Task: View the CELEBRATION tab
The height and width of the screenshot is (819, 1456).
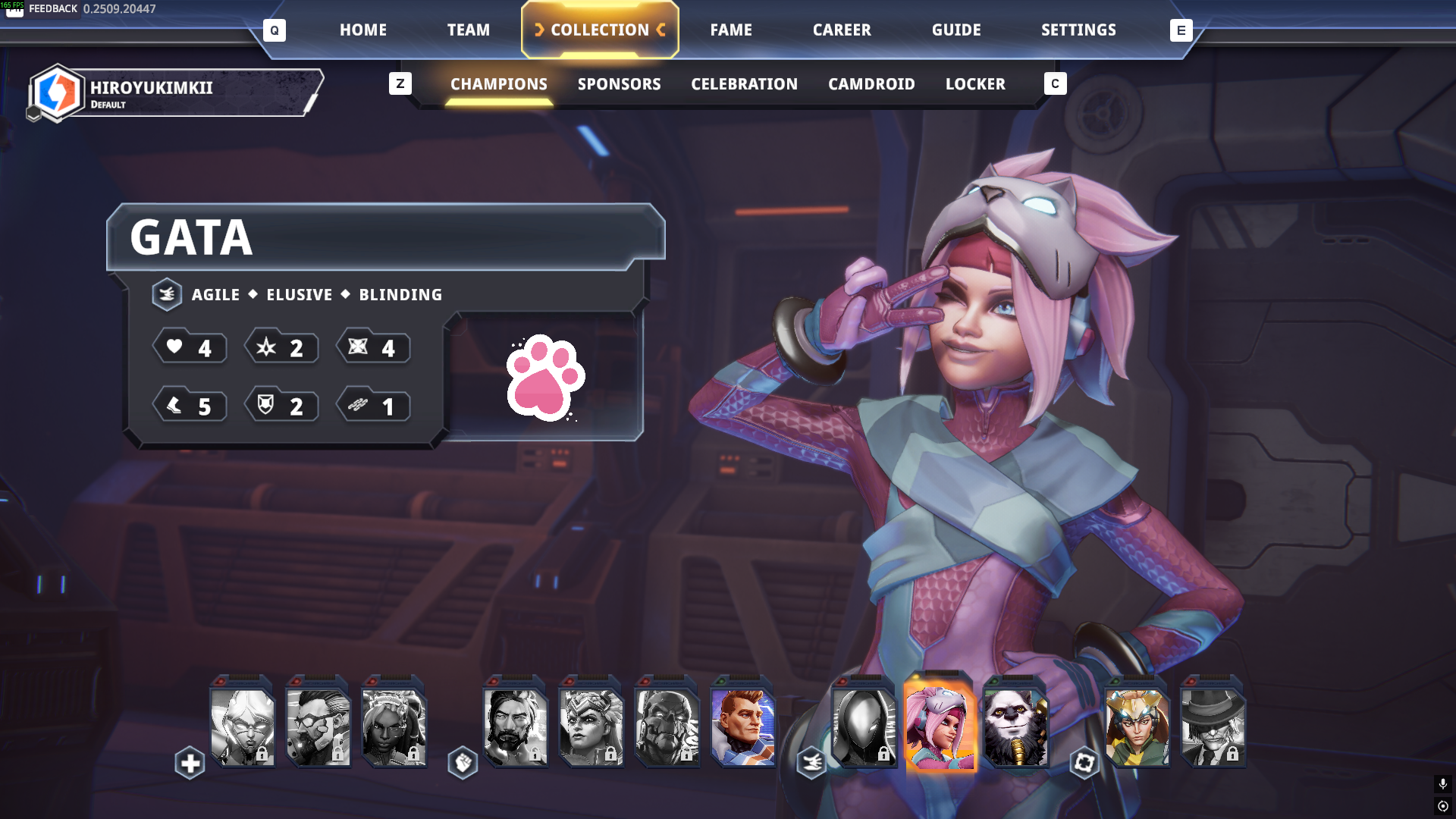Action: click(744, 84)
